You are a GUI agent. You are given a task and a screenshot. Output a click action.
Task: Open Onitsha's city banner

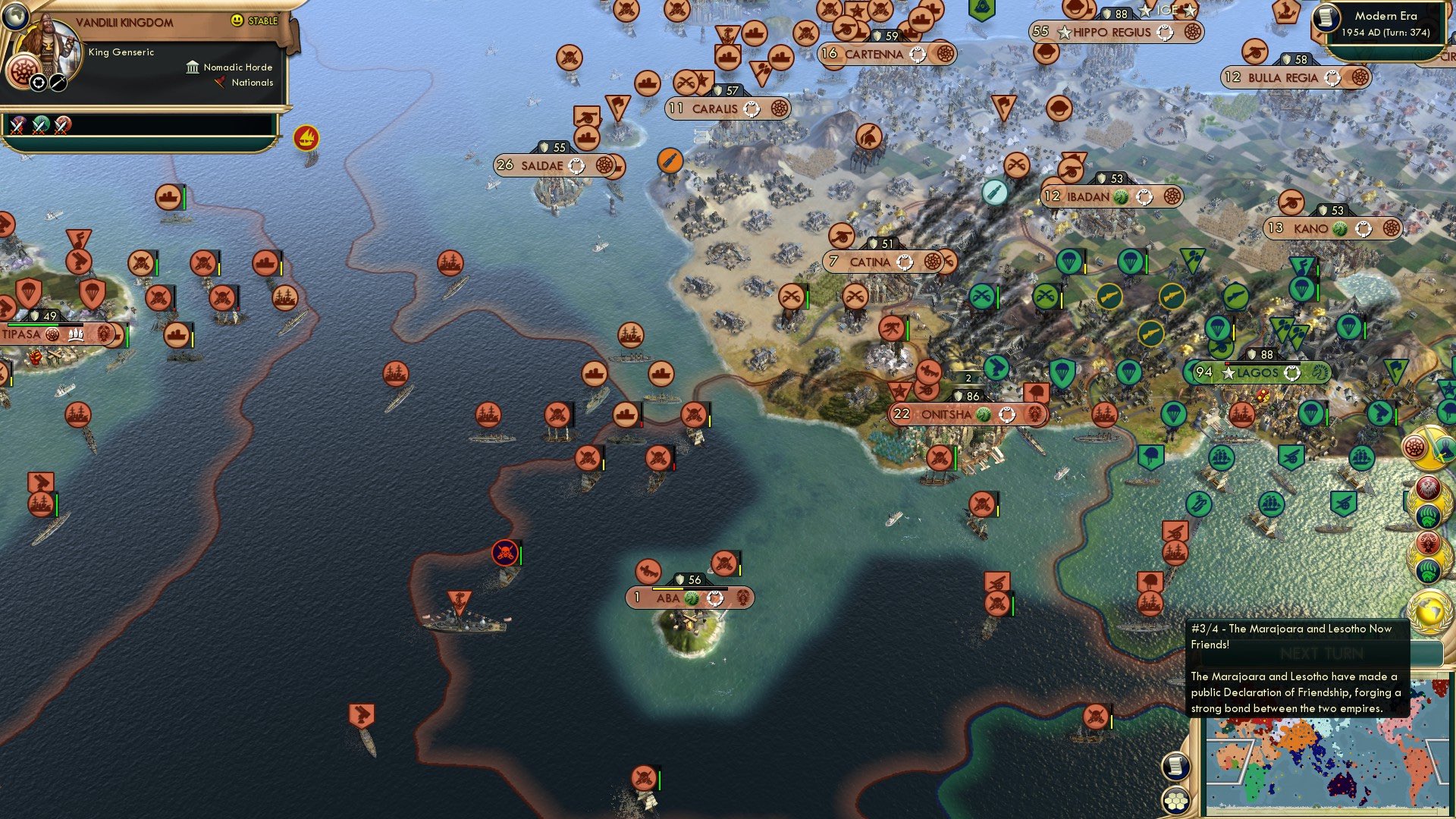(967, 415)
